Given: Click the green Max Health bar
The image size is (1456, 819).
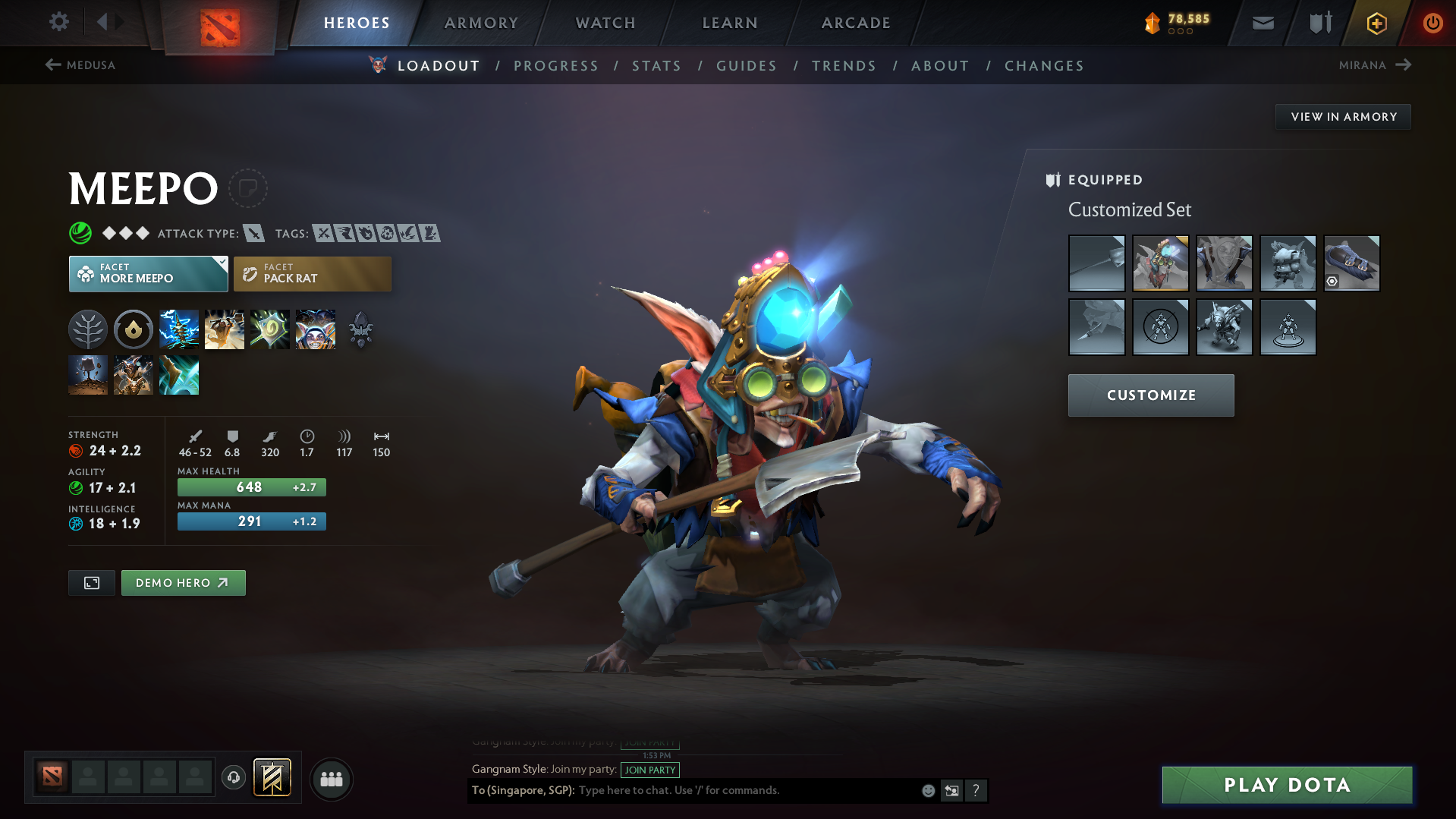Looking at the screenshot, I should (x=251, y=487).
